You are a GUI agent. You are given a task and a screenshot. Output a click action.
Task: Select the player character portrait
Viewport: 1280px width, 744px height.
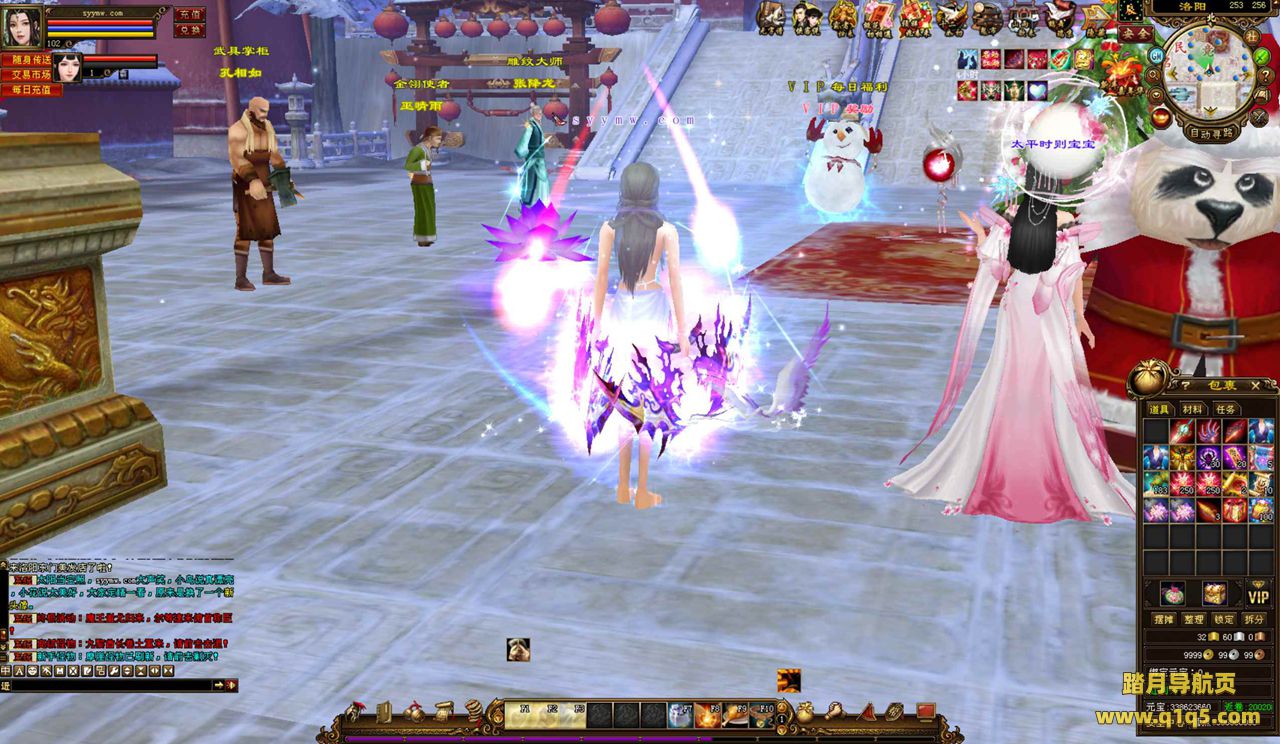(x=22, y=27)
